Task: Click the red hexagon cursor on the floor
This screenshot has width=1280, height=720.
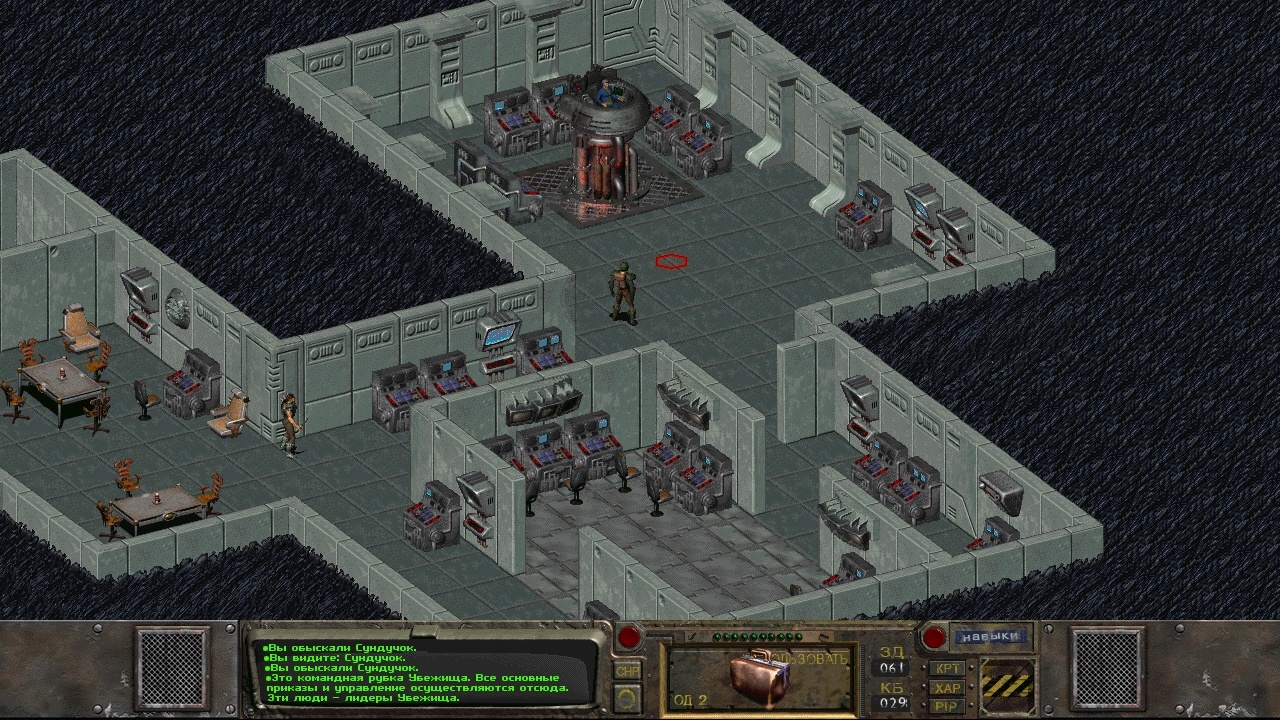Action: (x=670, y=263)
